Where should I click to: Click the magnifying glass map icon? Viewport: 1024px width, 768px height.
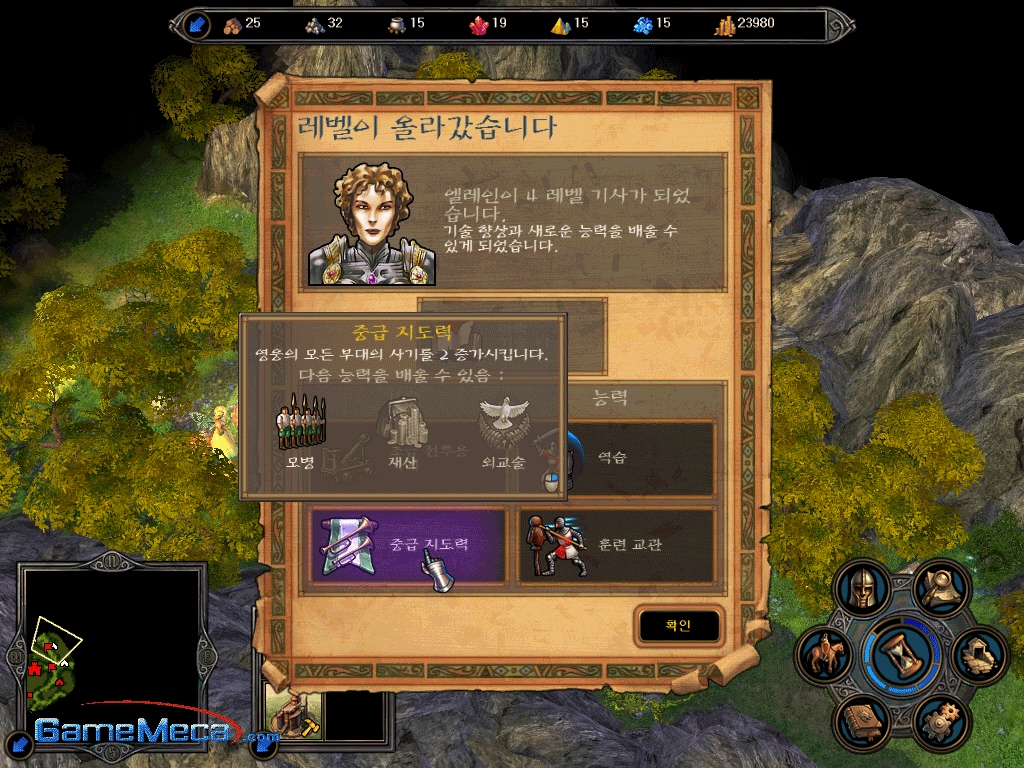coord(941,587)
